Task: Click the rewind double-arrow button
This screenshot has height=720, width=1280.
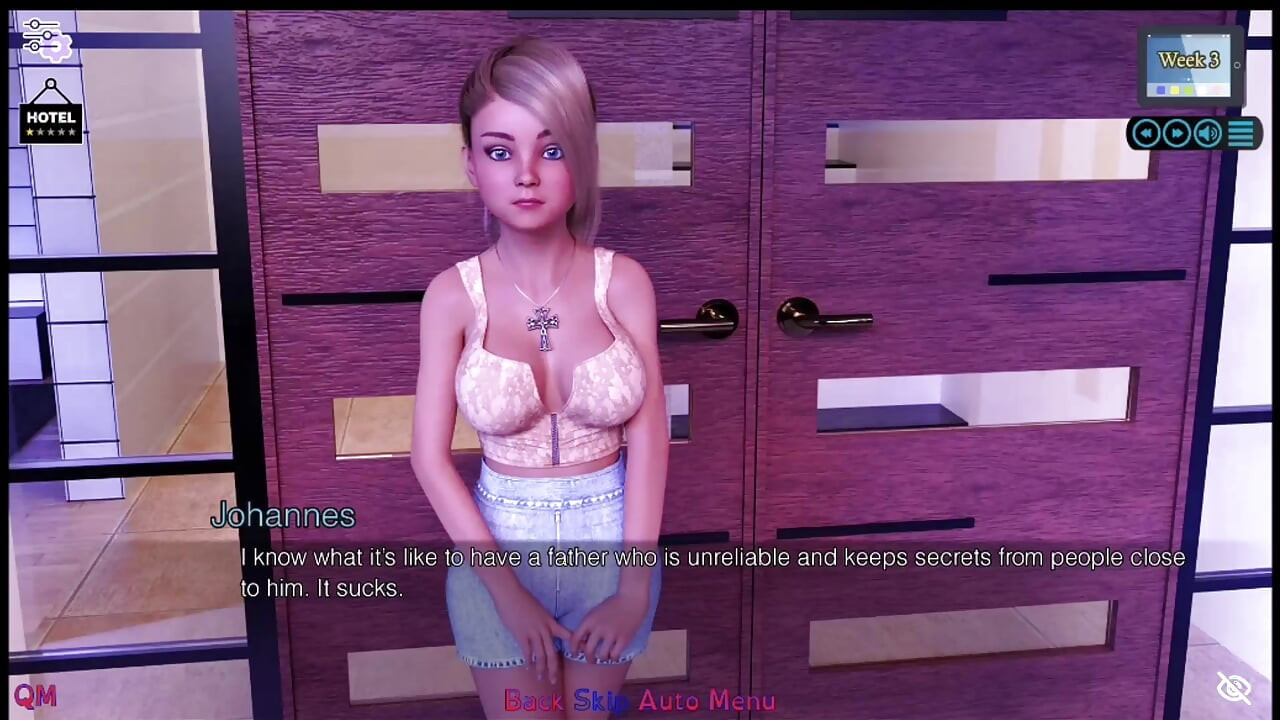Action: coord(1146,133)
